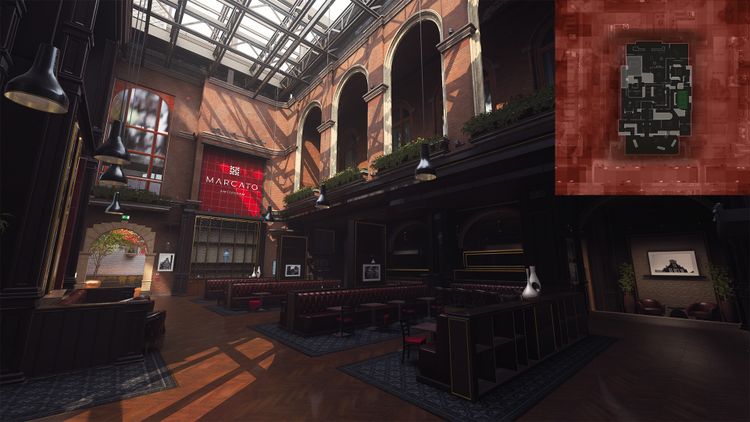Open the red overhead minimap
This screenshot has width=750, height=422.
click(x=651, y=97)
